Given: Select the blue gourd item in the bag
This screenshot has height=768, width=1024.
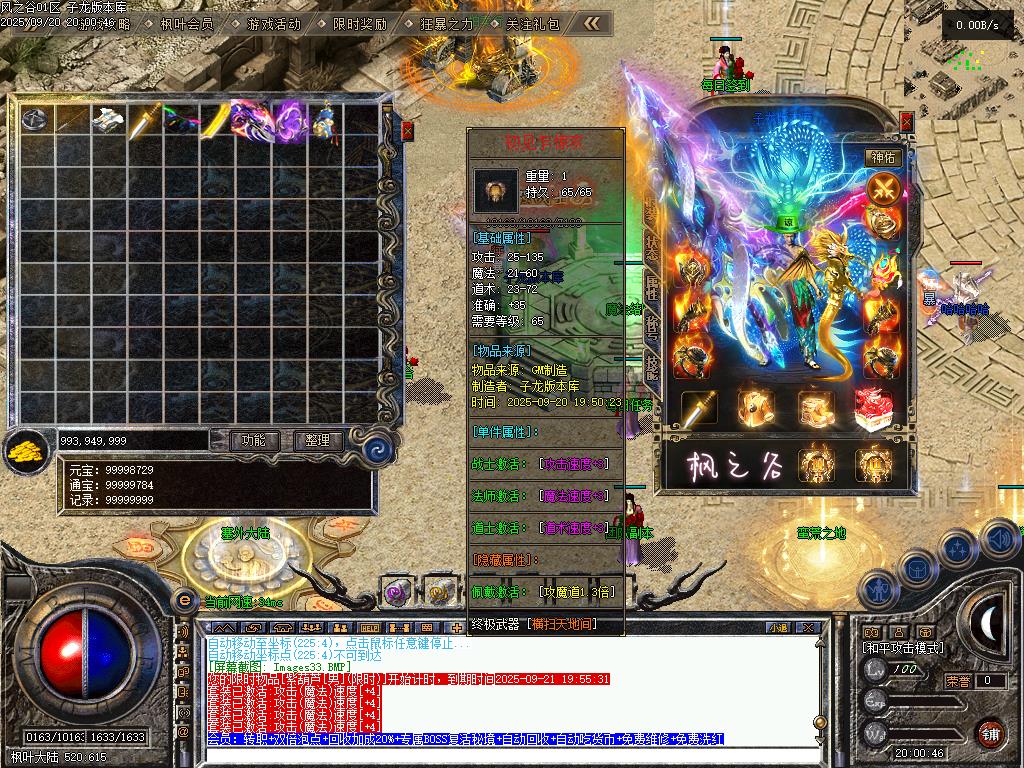Looking at the screenshot, I should tap(324, 120).
